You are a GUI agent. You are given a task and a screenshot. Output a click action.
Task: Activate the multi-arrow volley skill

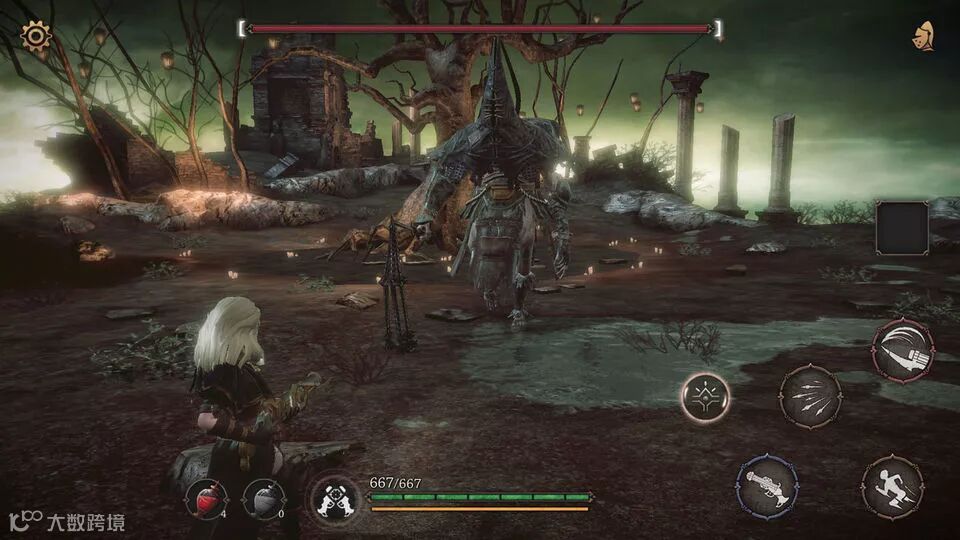click(810, 396)
